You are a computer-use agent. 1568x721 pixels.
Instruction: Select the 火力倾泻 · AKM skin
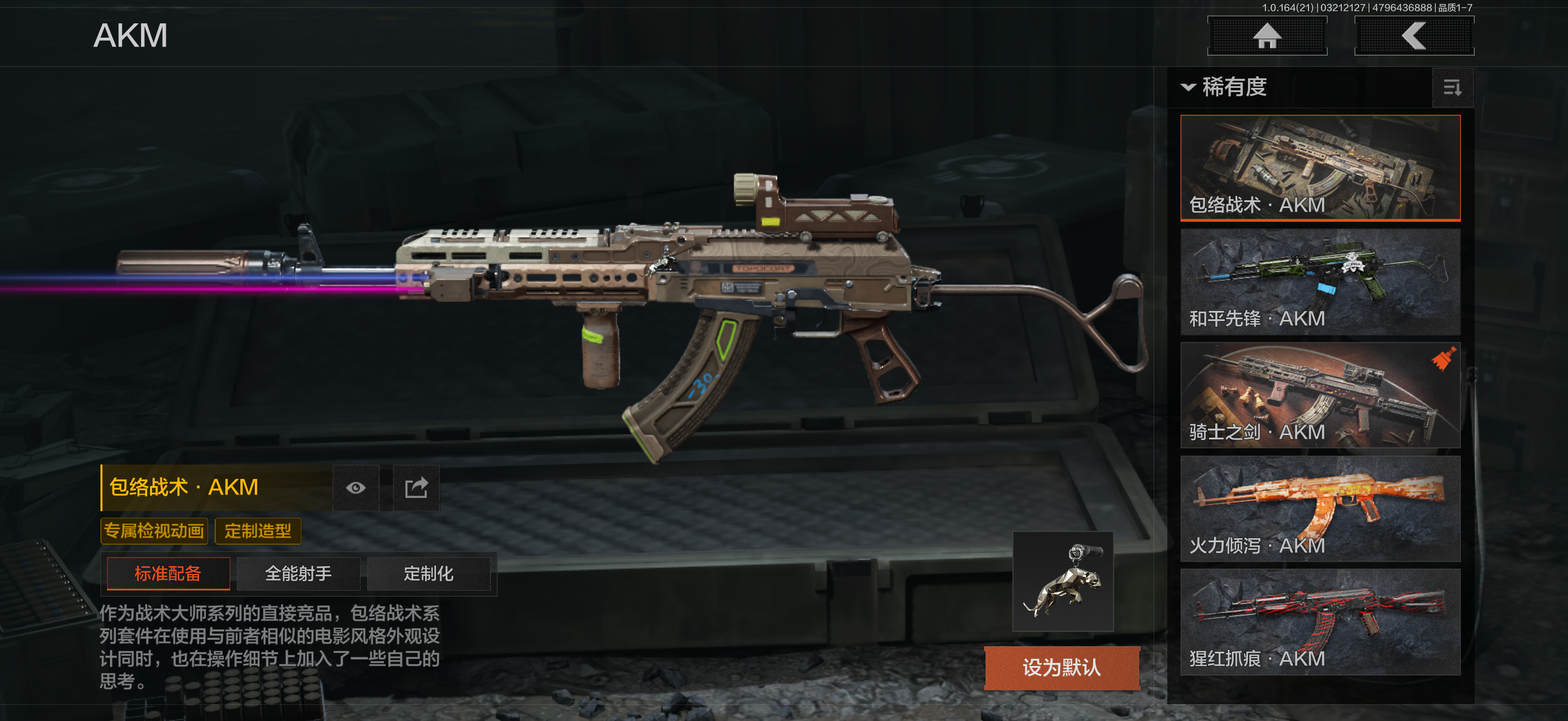coord(1320,508)
